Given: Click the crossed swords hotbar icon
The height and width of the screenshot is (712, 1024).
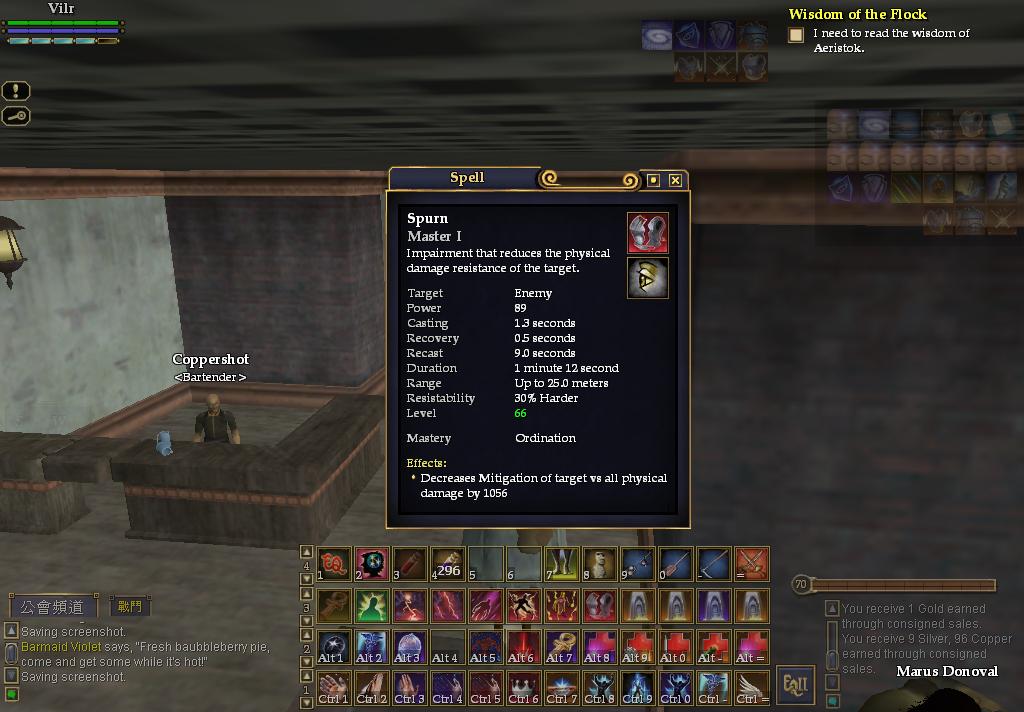Looking at the screenshot, I should (751, 564).
